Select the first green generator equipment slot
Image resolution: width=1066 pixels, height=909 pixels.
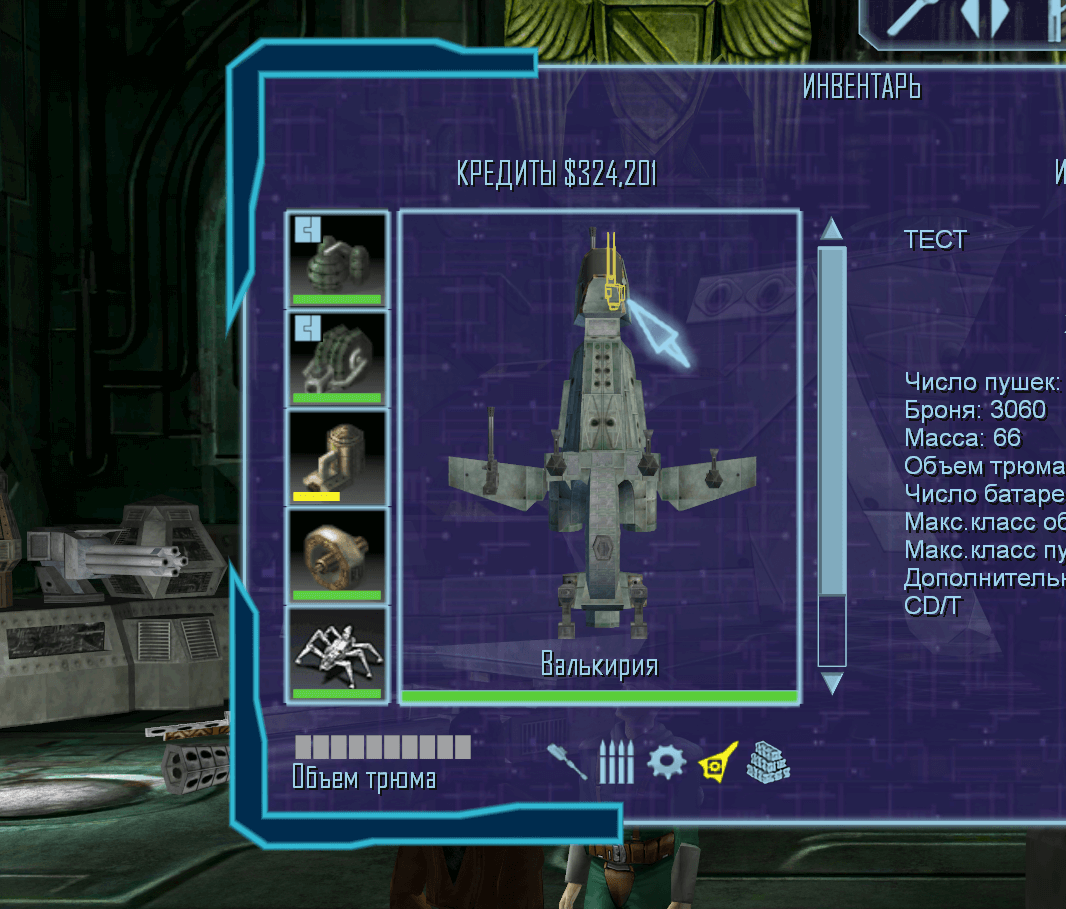click(x=337, y=259)
